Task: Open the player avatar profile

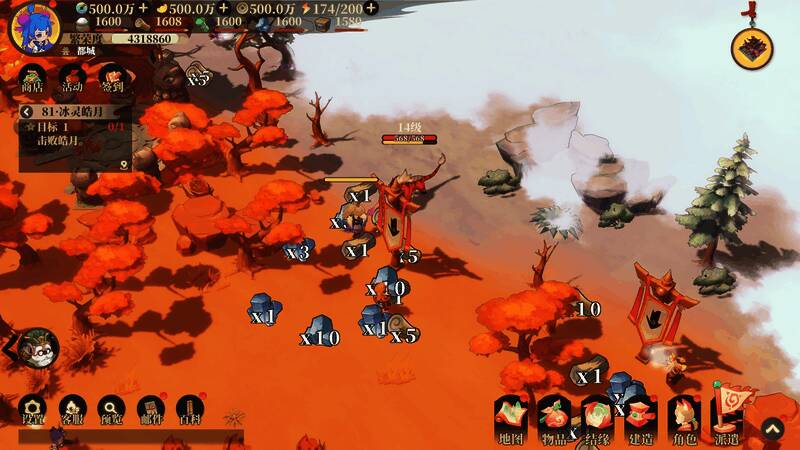Action: click(x=33, y=26)
